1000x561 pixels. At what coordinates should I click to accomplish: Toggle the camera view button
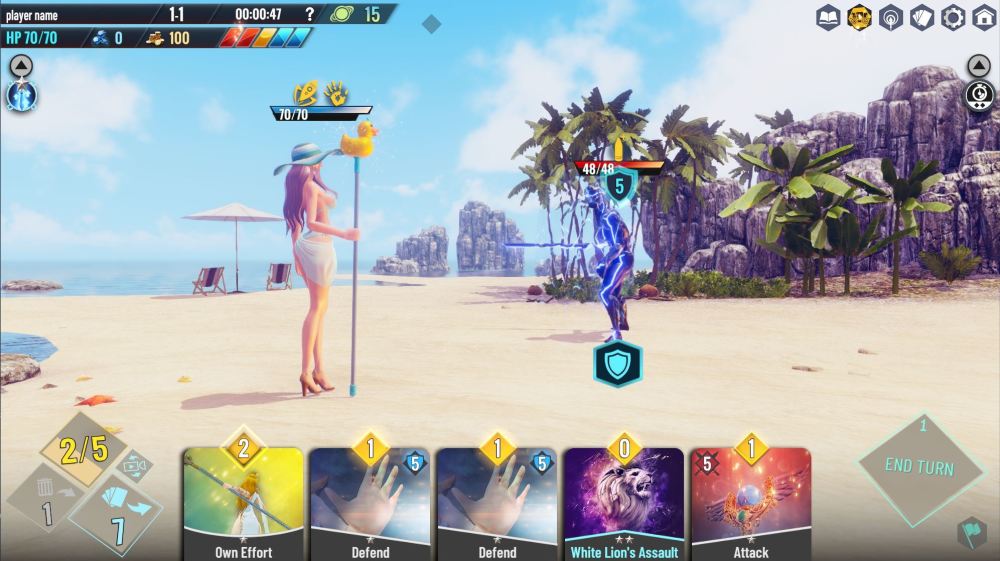coord(135,466)
